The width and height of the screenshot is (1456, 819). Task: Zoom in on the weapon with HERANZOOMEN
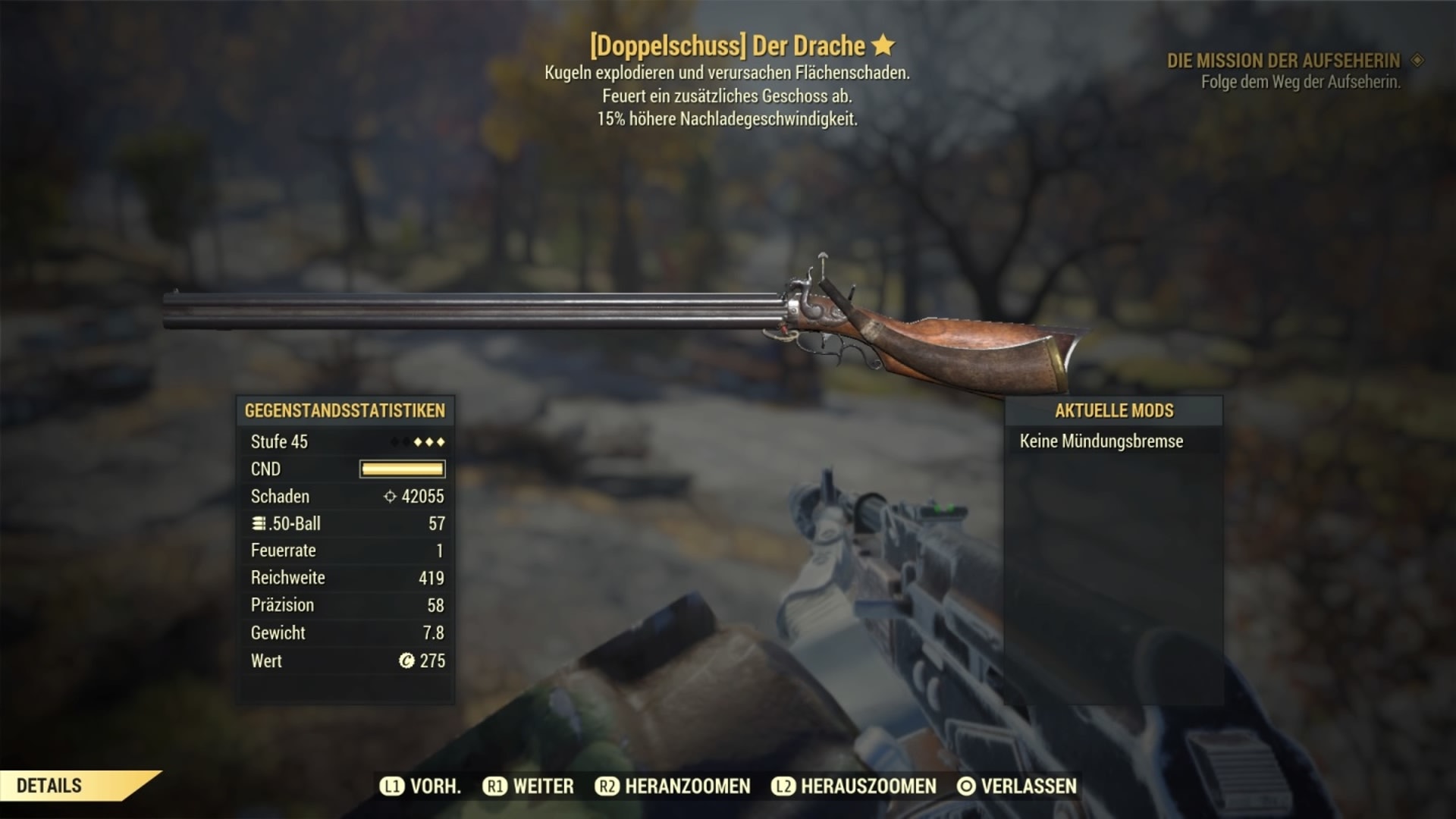(x=673, y=786)
